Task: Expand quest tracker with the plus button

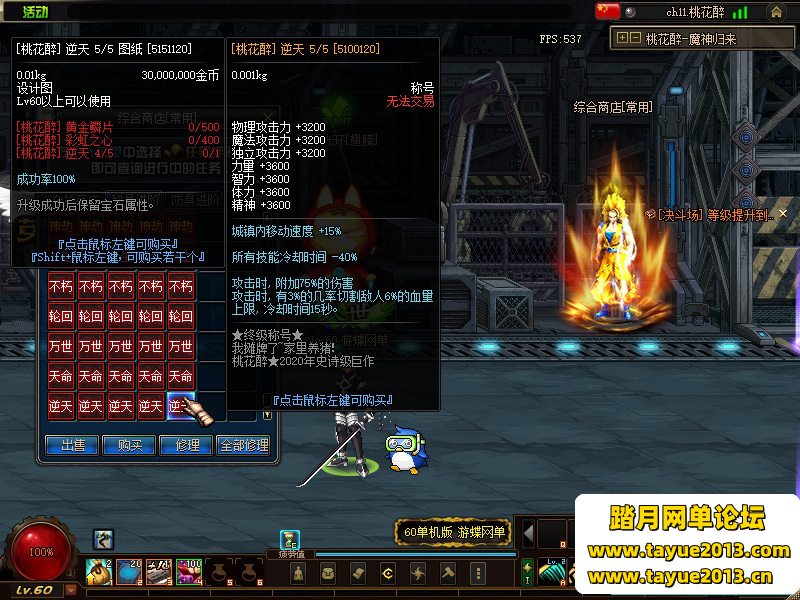Action: coord(623,38)
